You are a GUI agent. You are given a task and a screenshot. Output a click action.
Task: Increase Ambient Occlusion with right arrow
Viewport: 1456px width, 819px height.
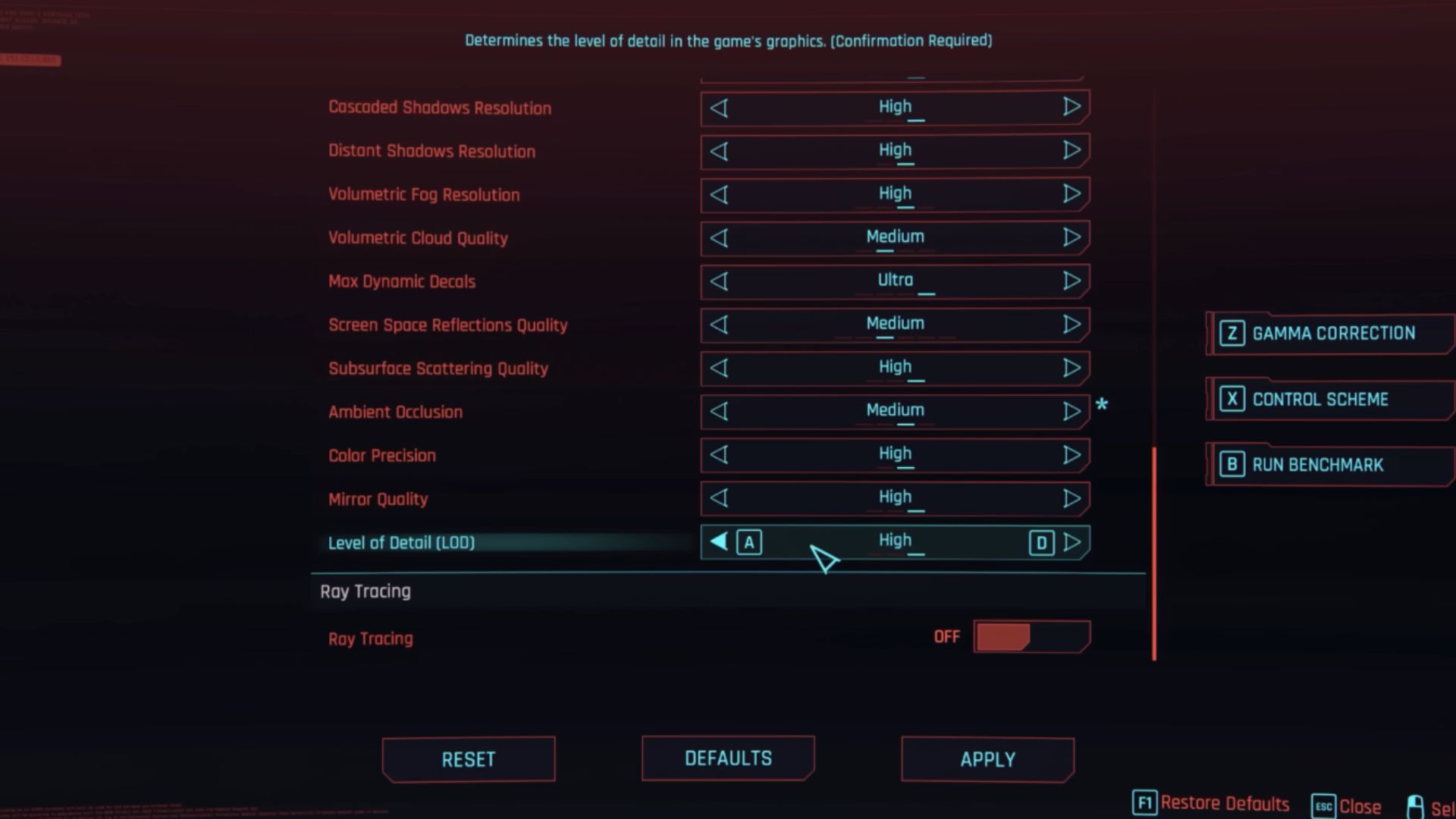tap(1072, 411)
